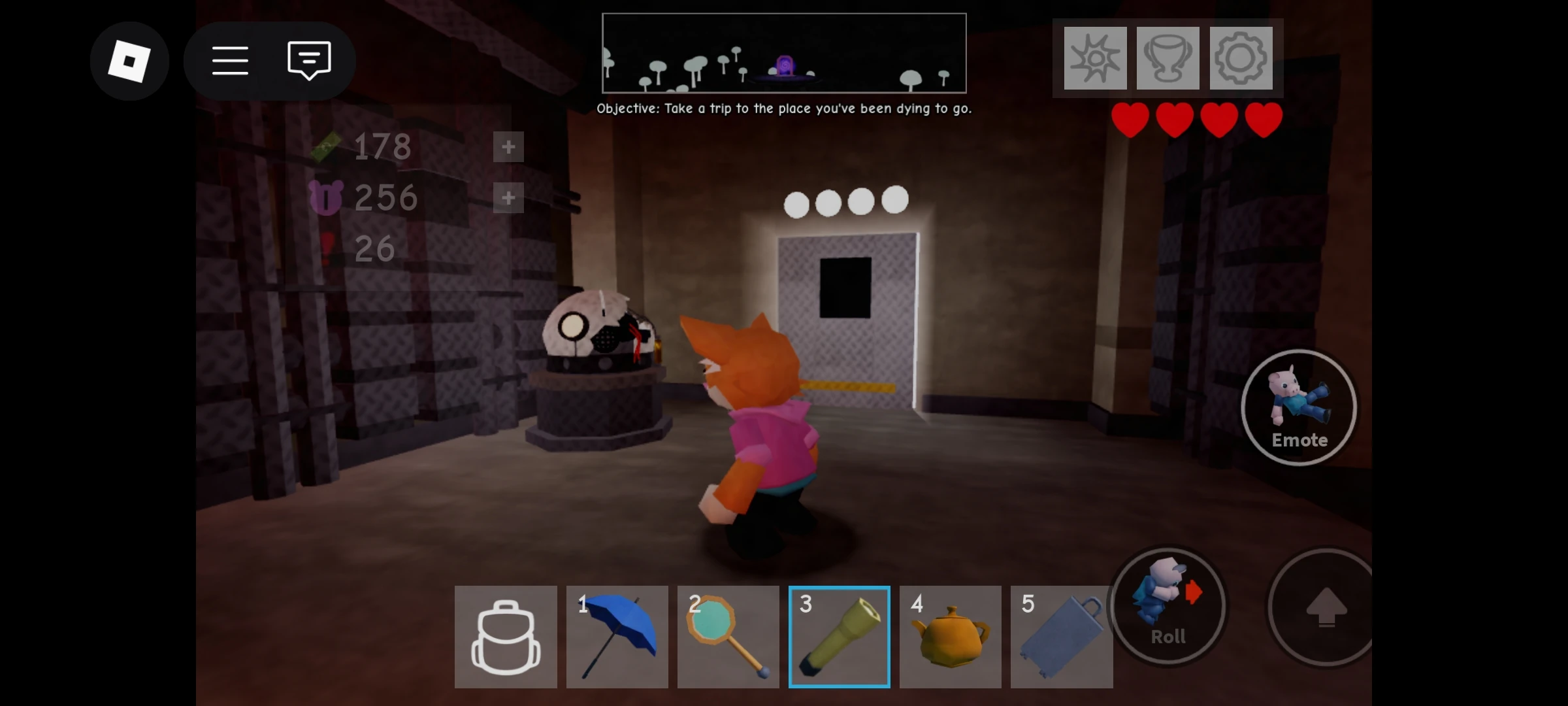Tap the objective banner image
This screenshot has height=706, width=1568.
click(x=784, y=52)
